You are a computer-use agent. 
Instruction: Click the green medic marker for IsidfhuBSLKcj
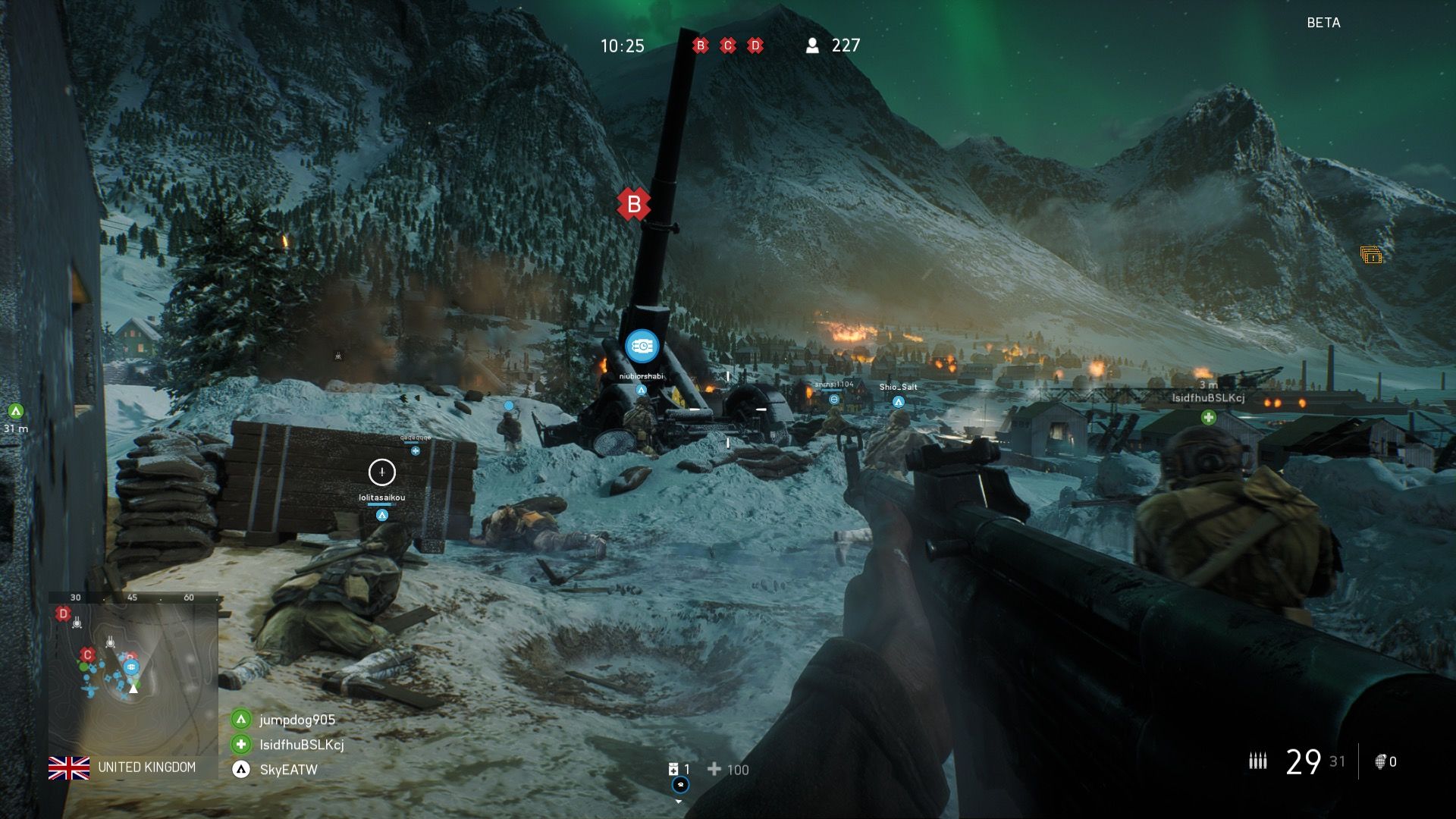pos(1208,417)
